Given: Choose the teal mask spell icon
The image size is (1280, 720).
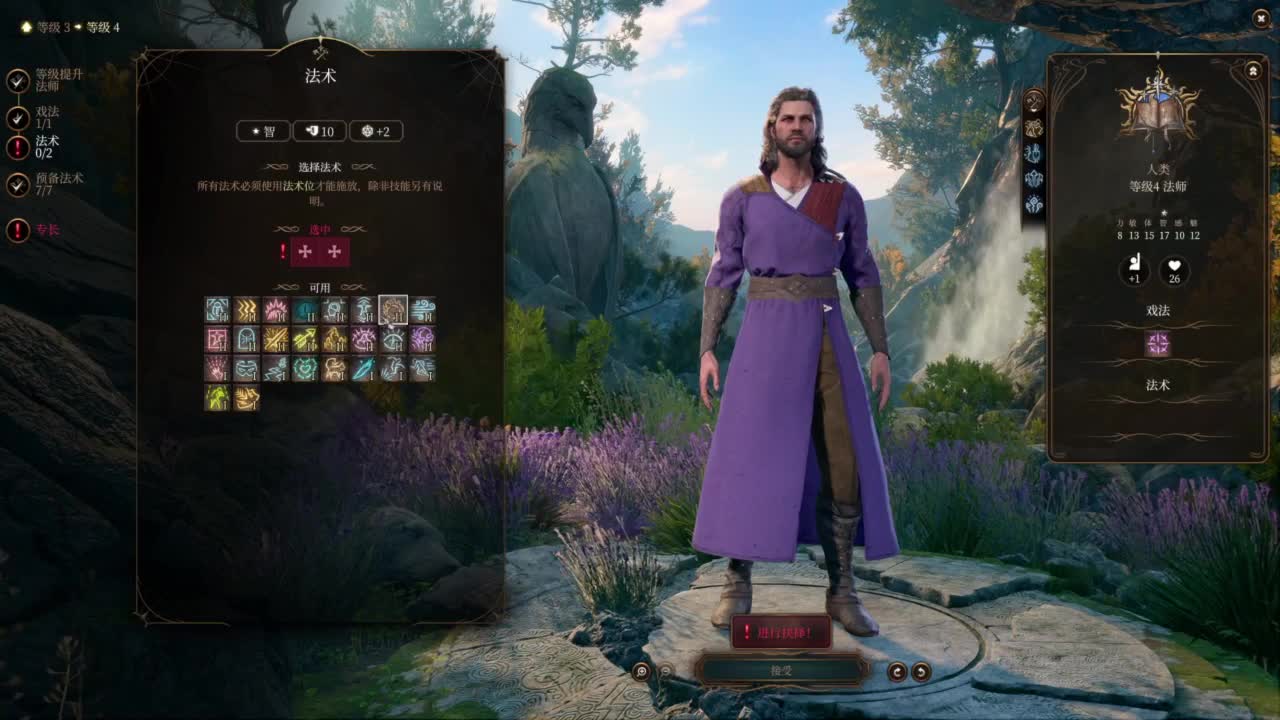Looking at the screenshot, I should click(246, 369).
